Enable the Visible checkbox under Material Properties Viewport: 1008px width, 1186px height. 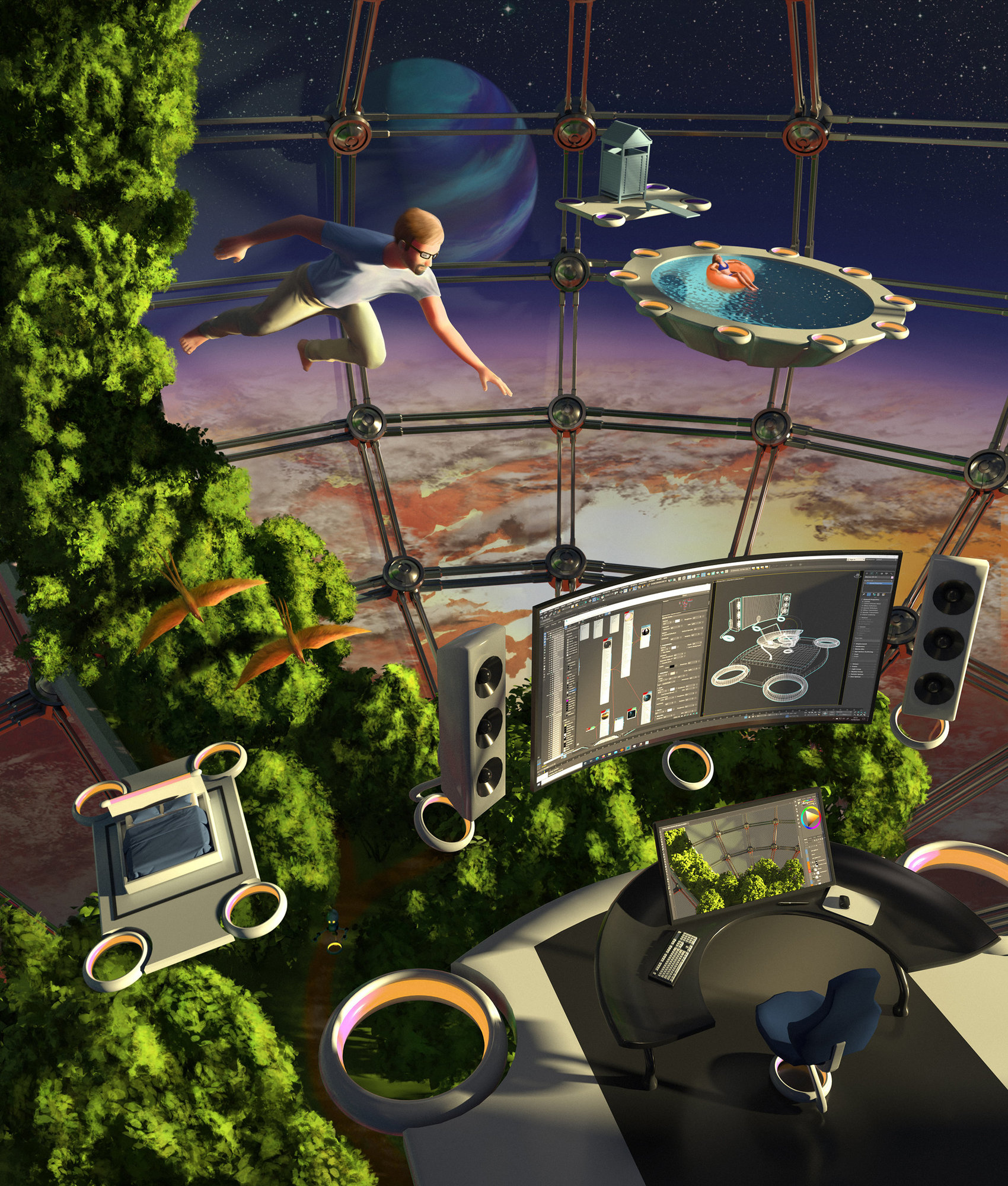pos(864,601)
